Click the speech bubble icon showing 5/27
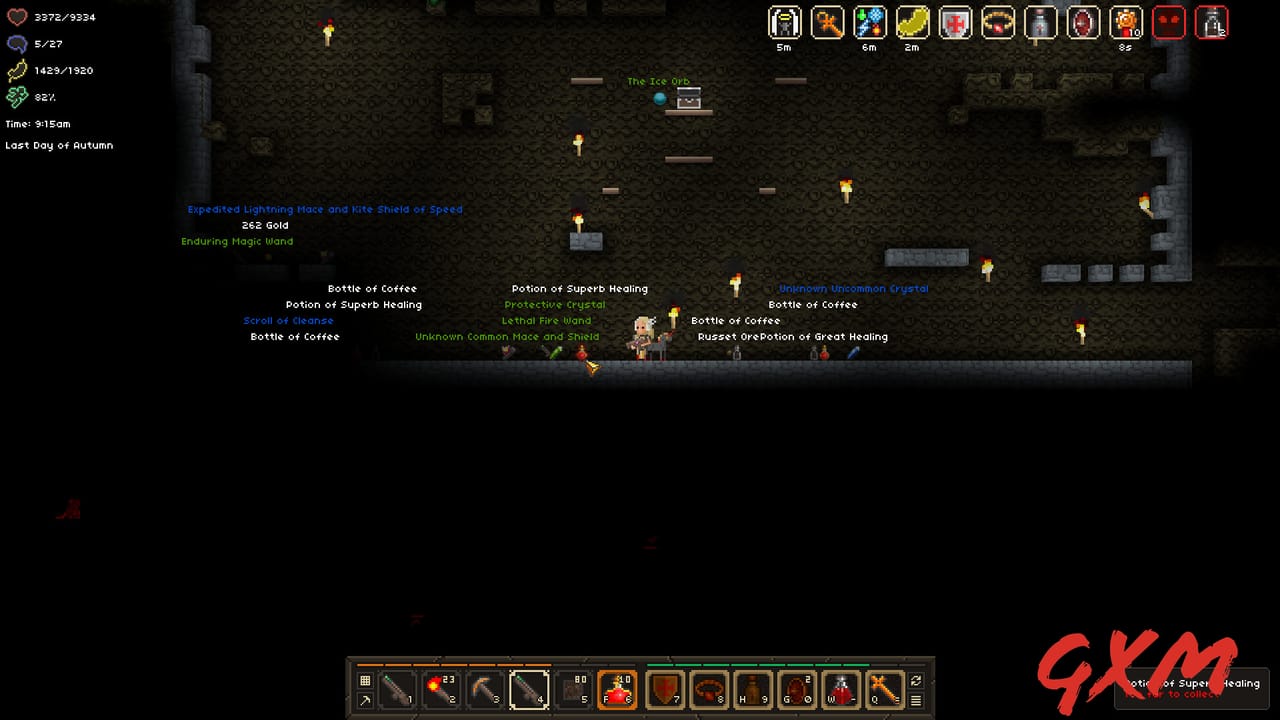 pos(17,43)
